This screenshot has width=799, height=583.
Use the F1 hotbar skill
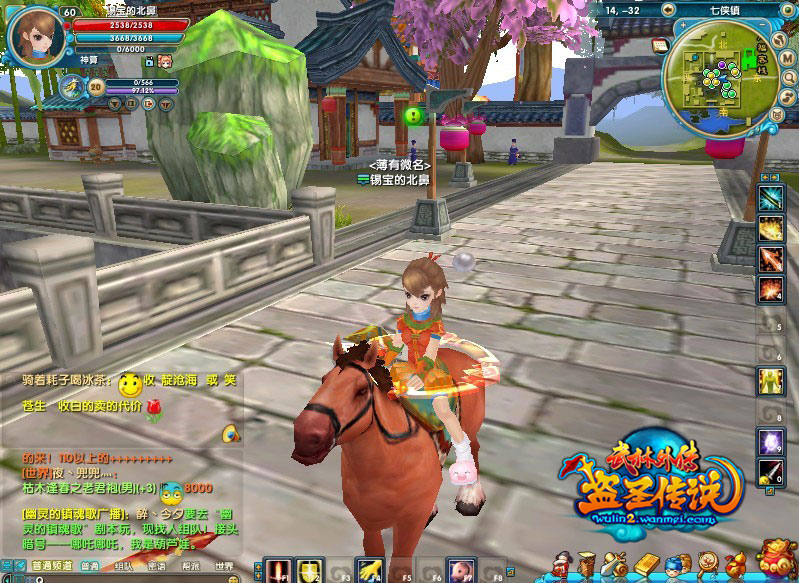point(278,569)
